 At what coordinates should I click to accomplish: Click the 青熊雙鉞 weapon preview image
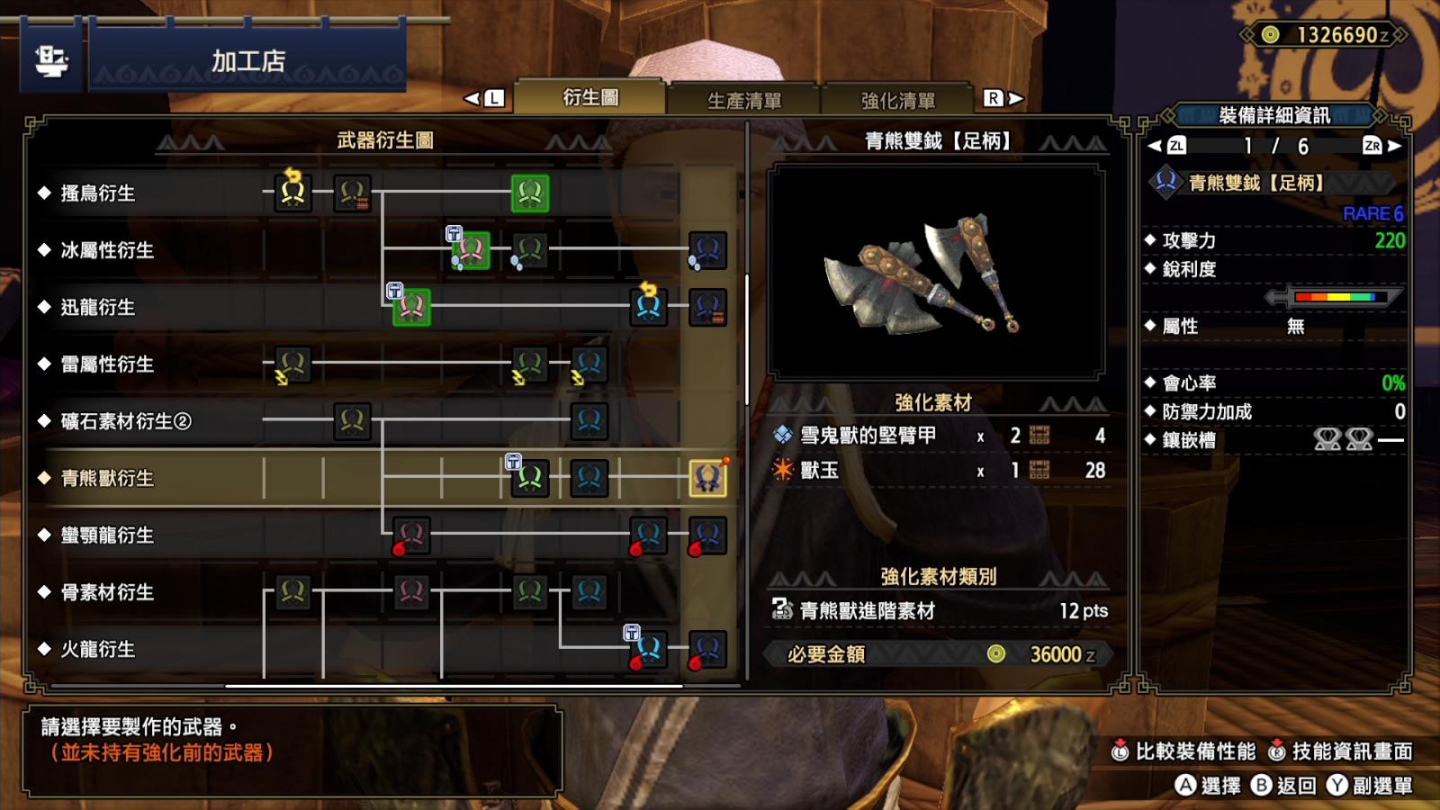(937, 273)
